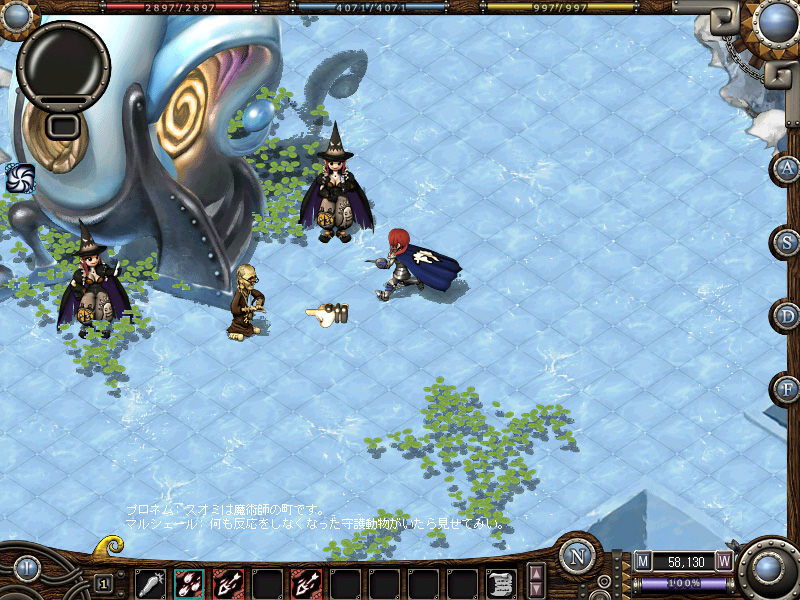Select the first hotbar weapon slot
This screenshot has width=800, height=600.
[x=150, y=583]
